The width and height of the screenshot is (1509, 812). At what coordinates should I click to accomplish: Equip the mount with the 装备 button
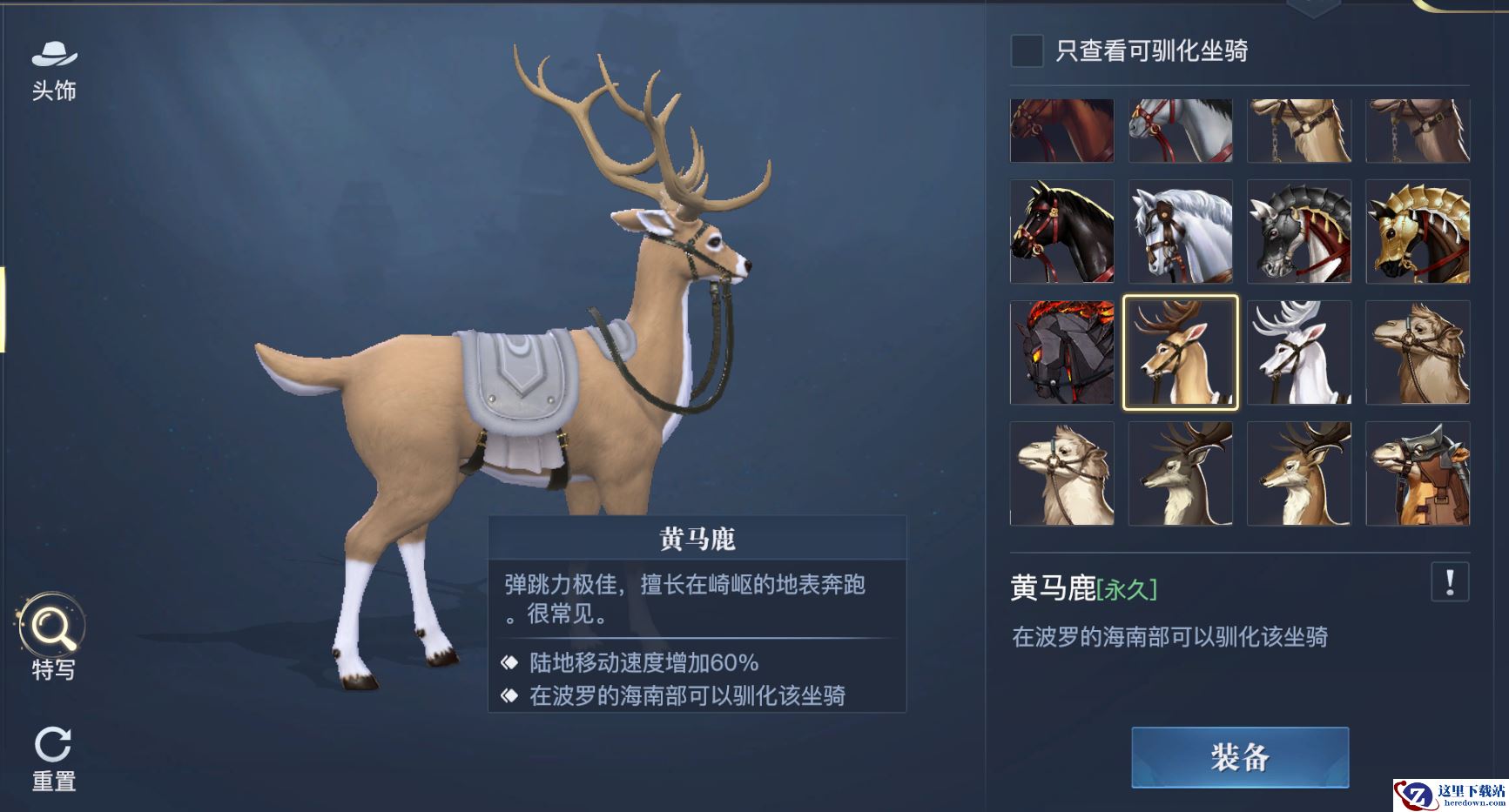click(x=1239, y=757)
